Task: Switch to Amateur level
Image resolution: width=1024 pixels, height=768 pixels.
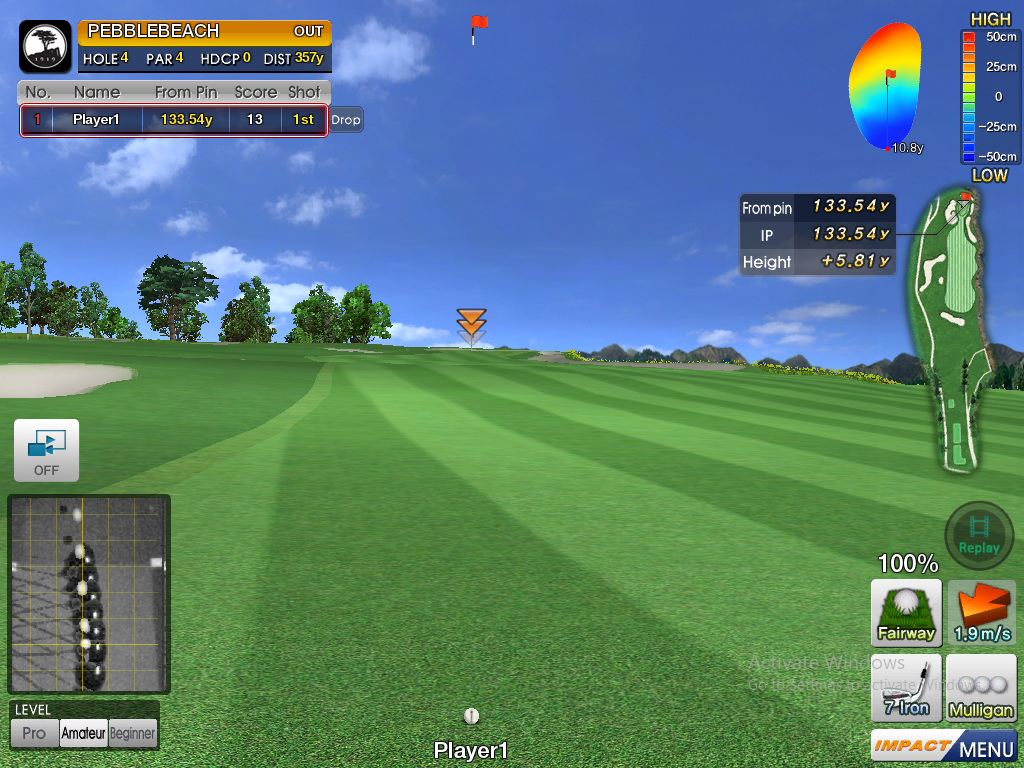Action: [x=83, y=733]
